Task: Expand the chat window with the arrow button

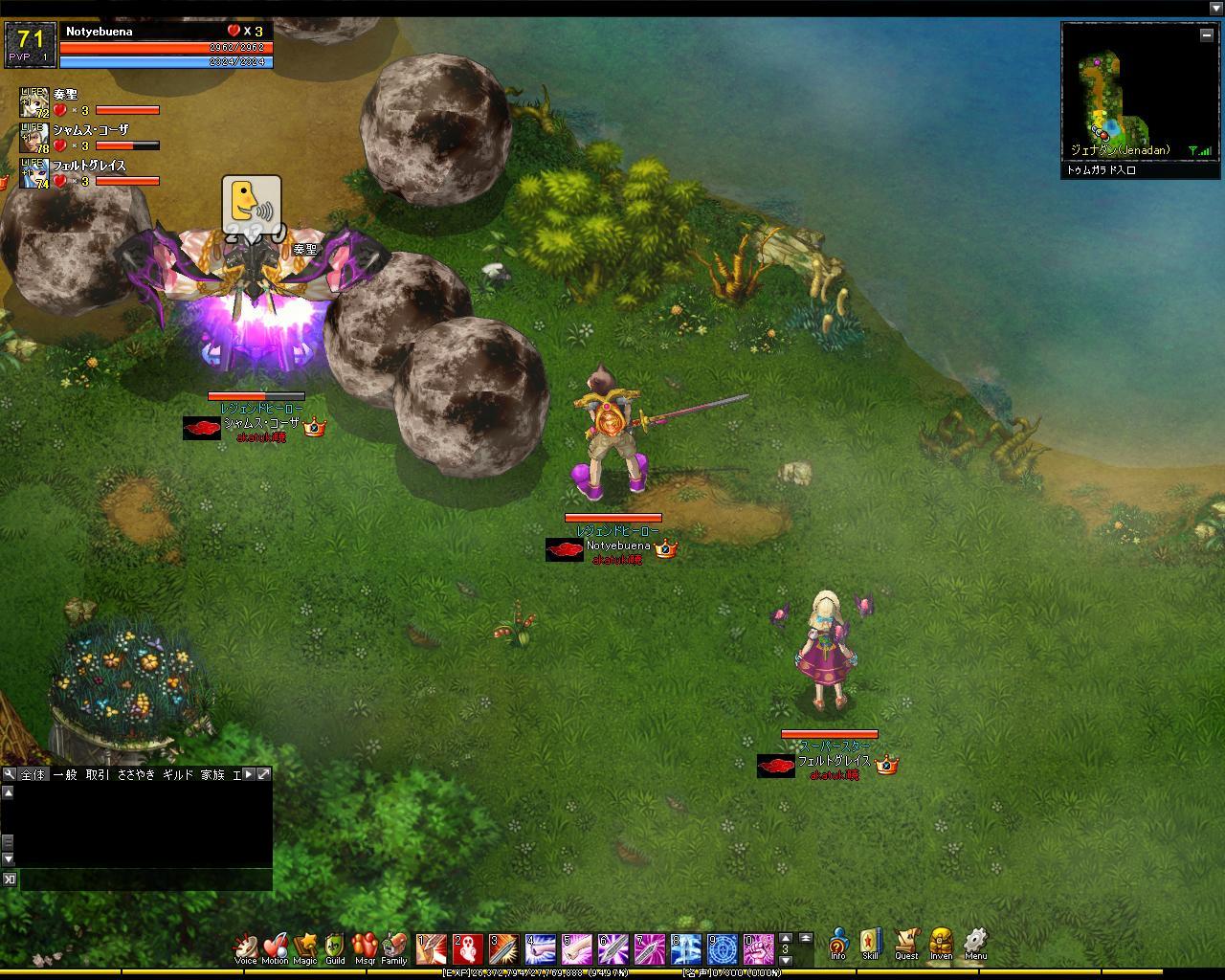Action: tap(264, 774)
